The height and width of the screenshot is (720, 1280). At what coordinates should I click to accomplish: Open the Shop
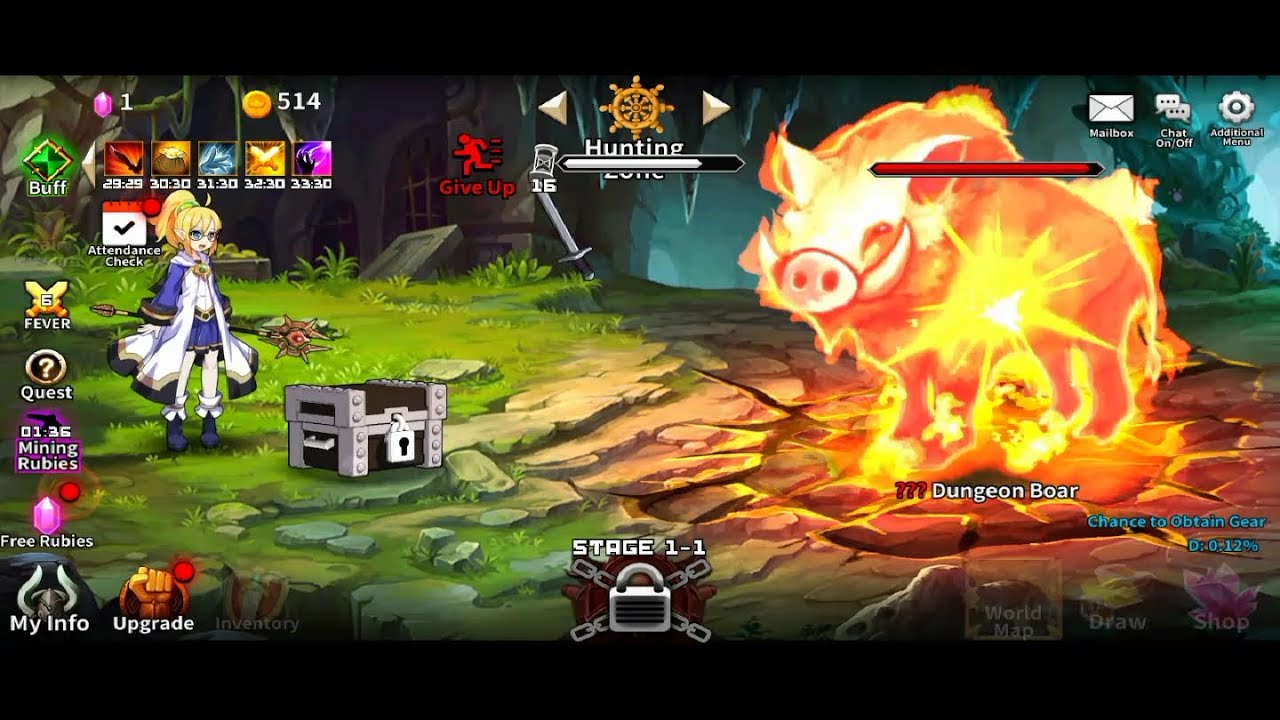point(1221,602)
